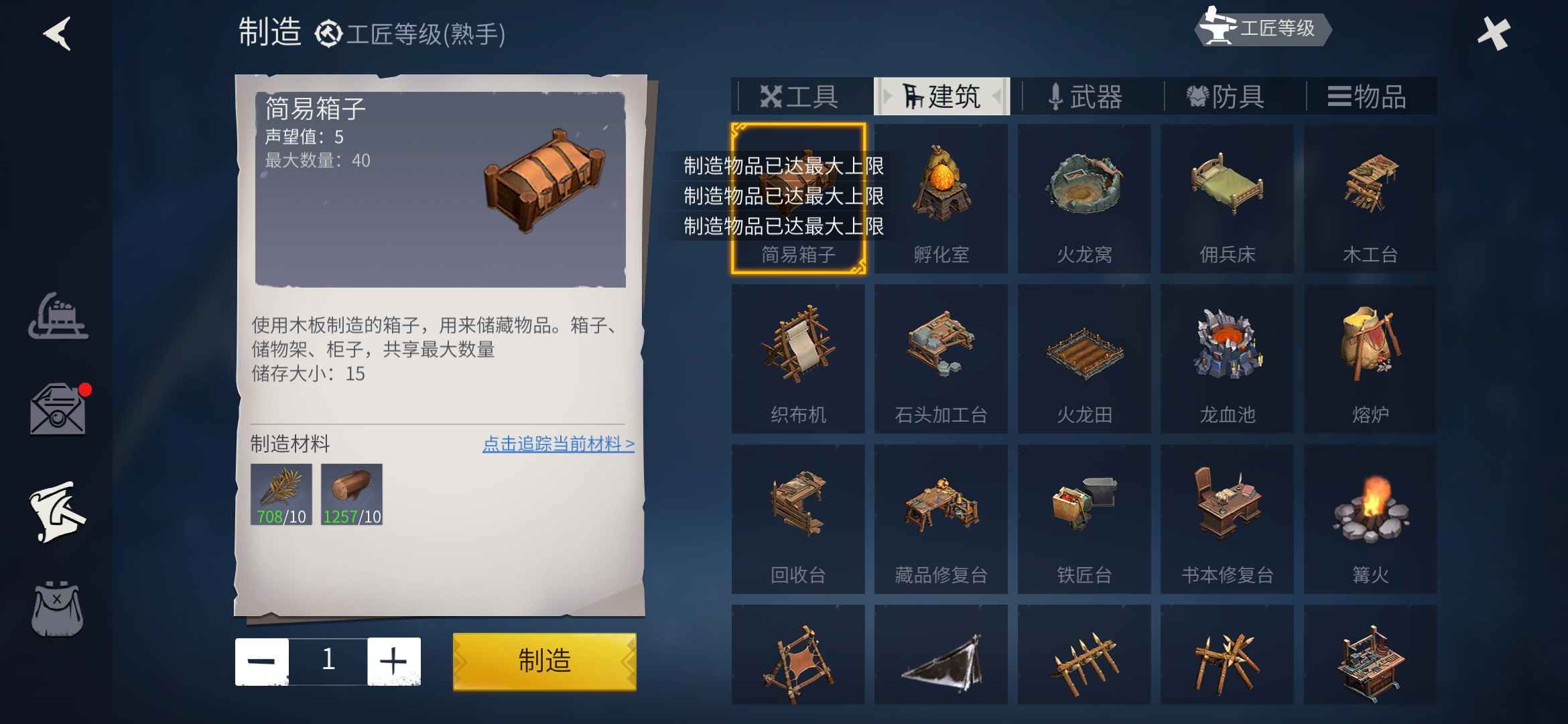Select the 孵化室 incubator recipe
This screenshot has height=724, width=1568.
(x=941, y=194)
